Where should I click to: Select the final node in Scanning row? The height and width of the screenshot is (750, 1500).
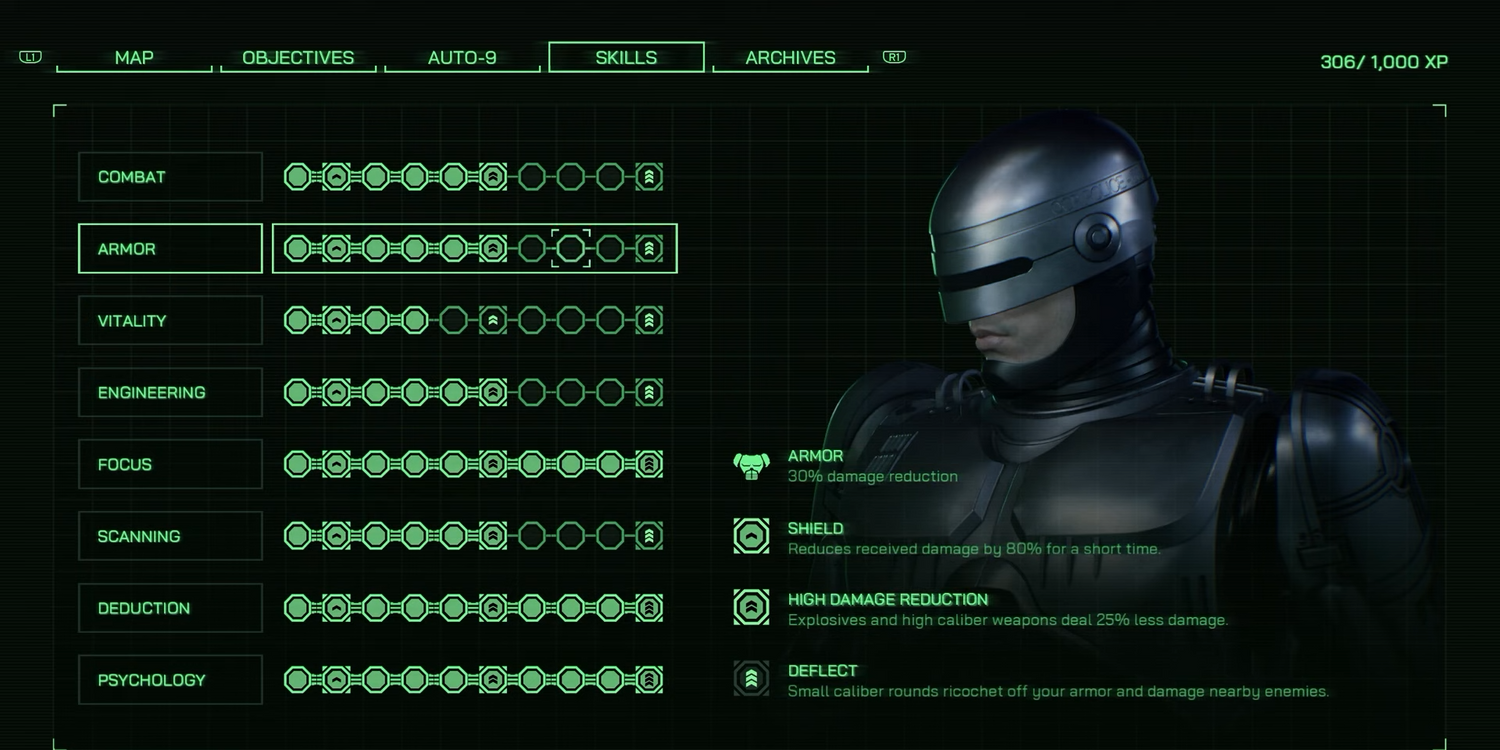pyautogui.click(x=649, y=537)
